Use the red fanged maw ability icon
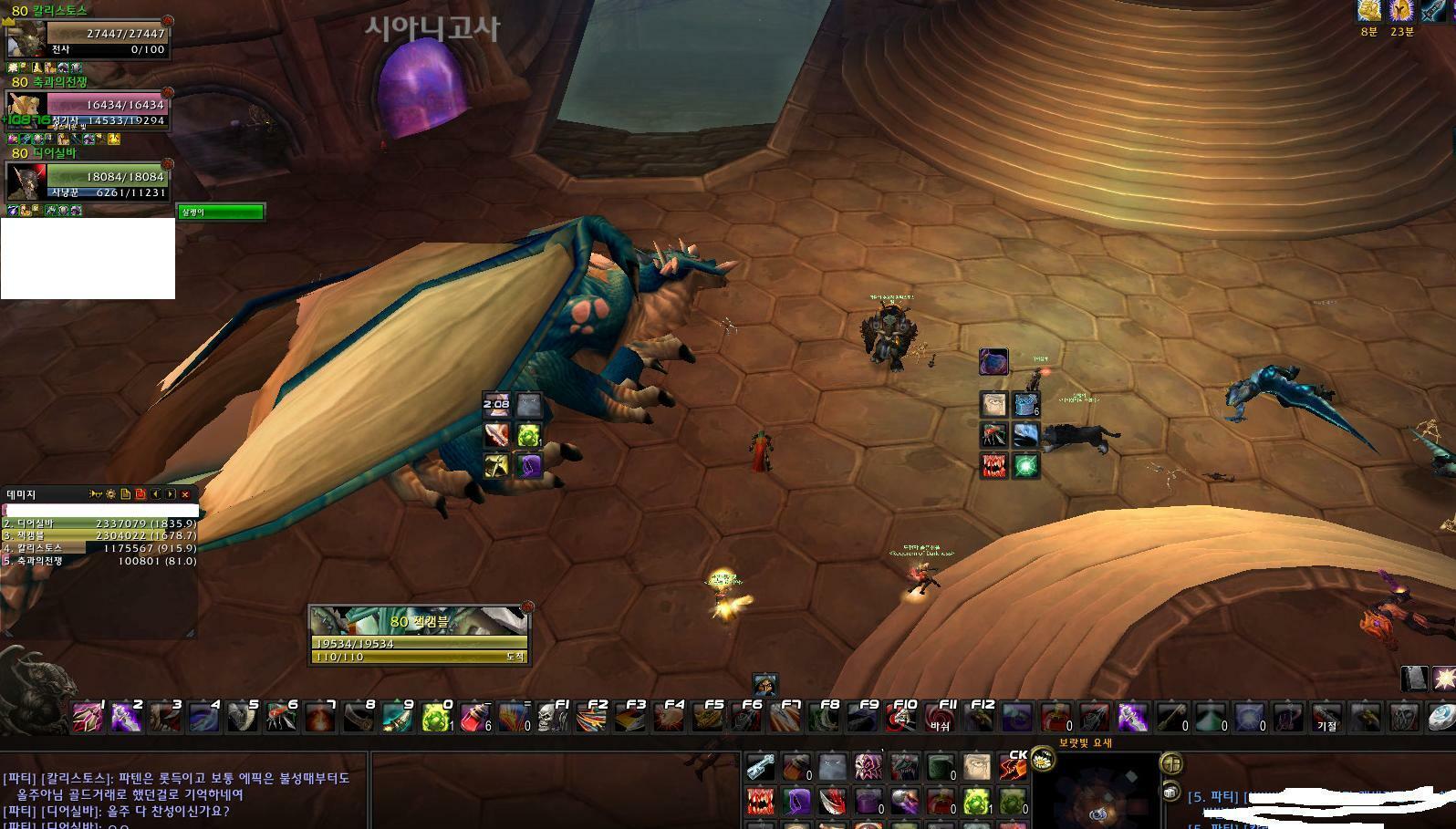 click(760, 802)
